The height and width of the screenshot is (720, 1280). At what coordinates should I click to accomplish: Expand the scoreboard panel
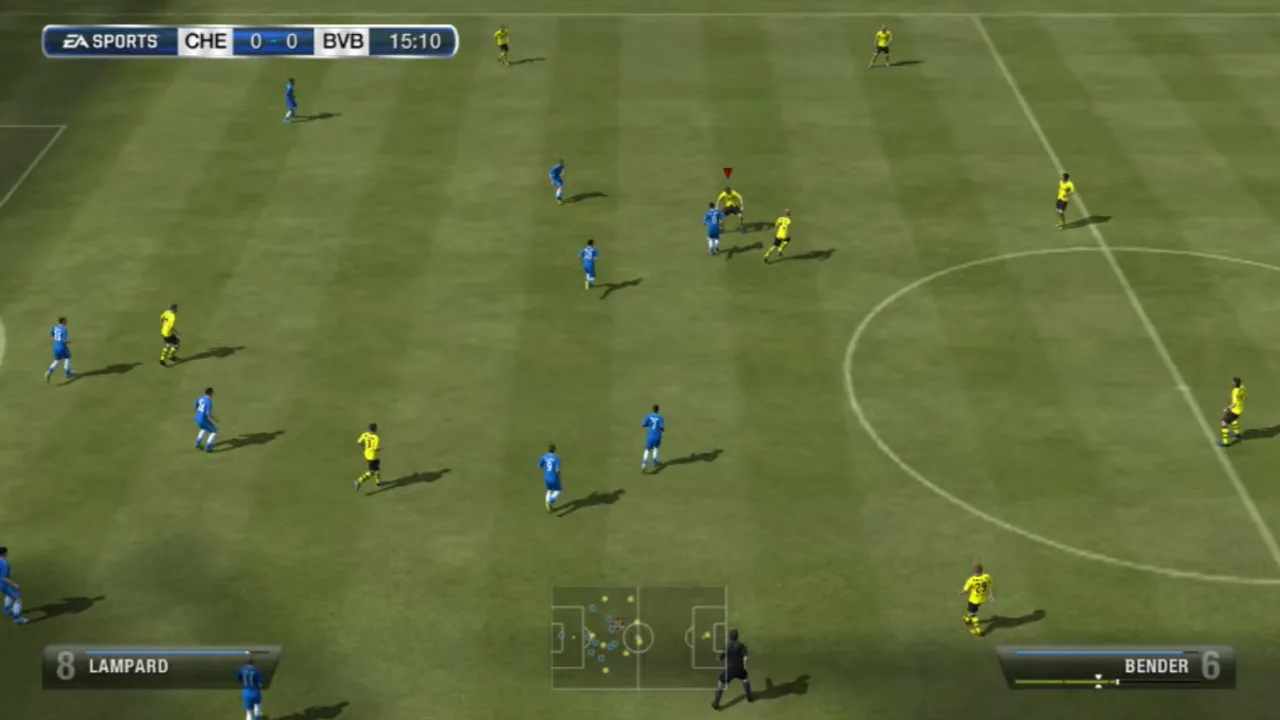[250, 41]
